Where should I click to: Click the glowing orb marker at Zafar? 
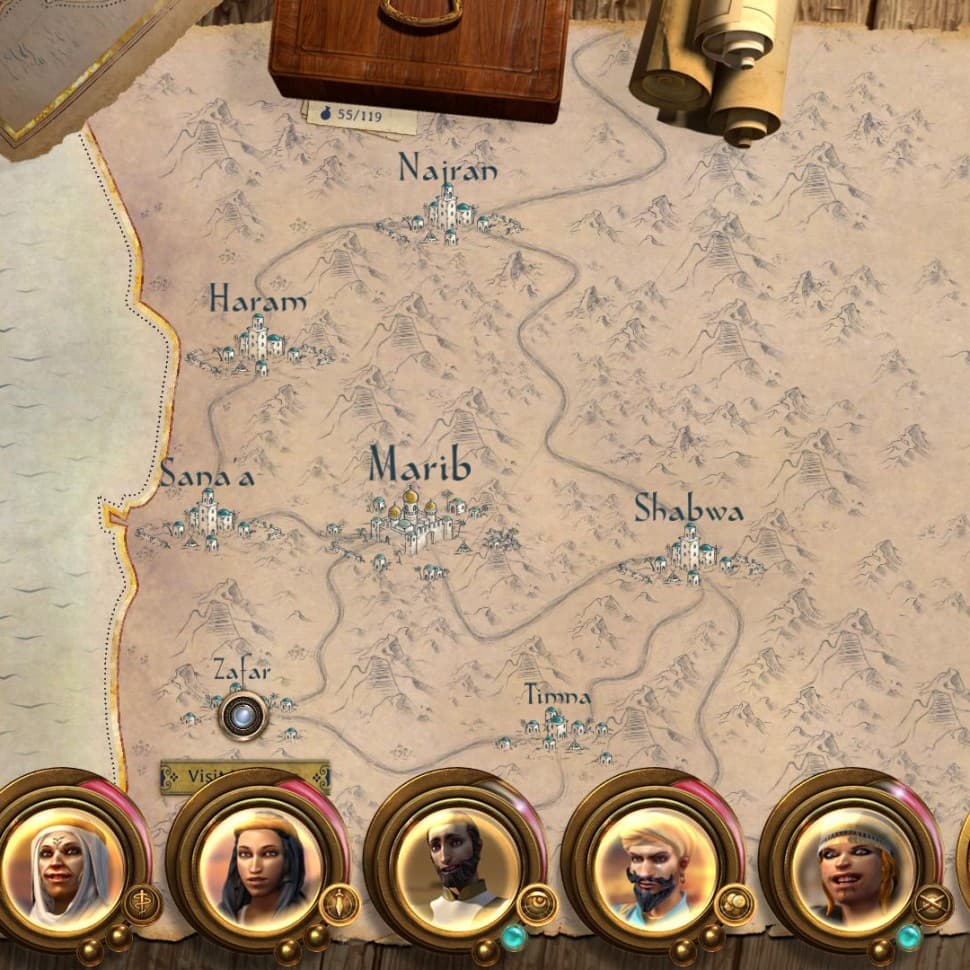tap(243, 716)
